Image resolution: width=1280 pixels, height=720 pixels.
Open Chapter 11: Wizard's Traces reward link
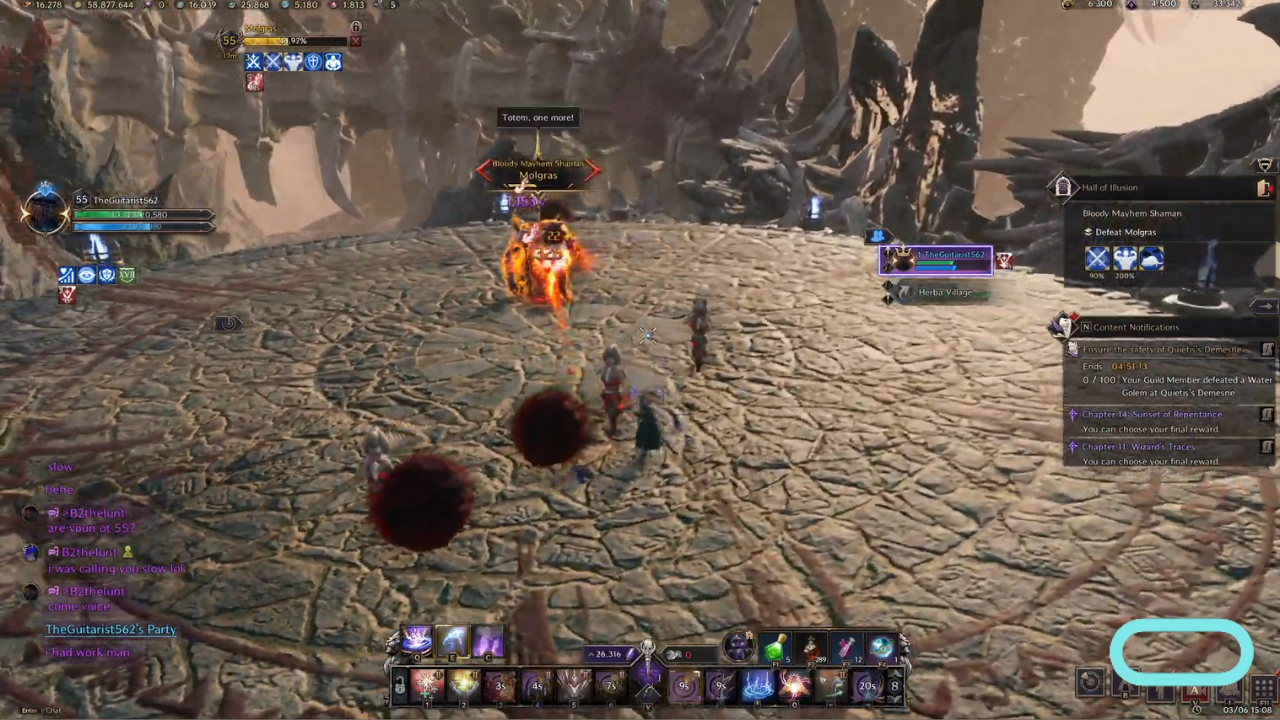pos(1137,447)
